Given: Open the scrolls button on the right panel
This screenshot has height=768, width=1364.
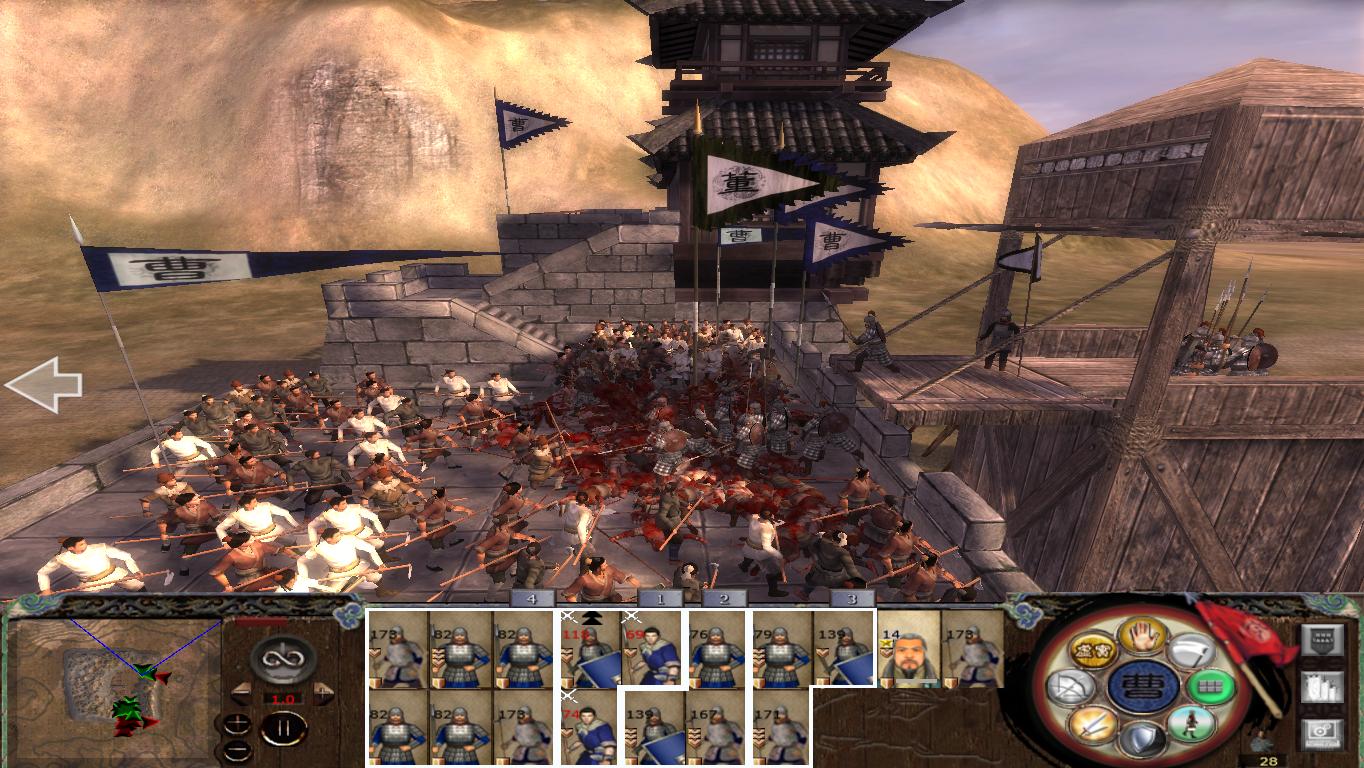Looking at the screenshot, I should click(x=1323, y=688).
